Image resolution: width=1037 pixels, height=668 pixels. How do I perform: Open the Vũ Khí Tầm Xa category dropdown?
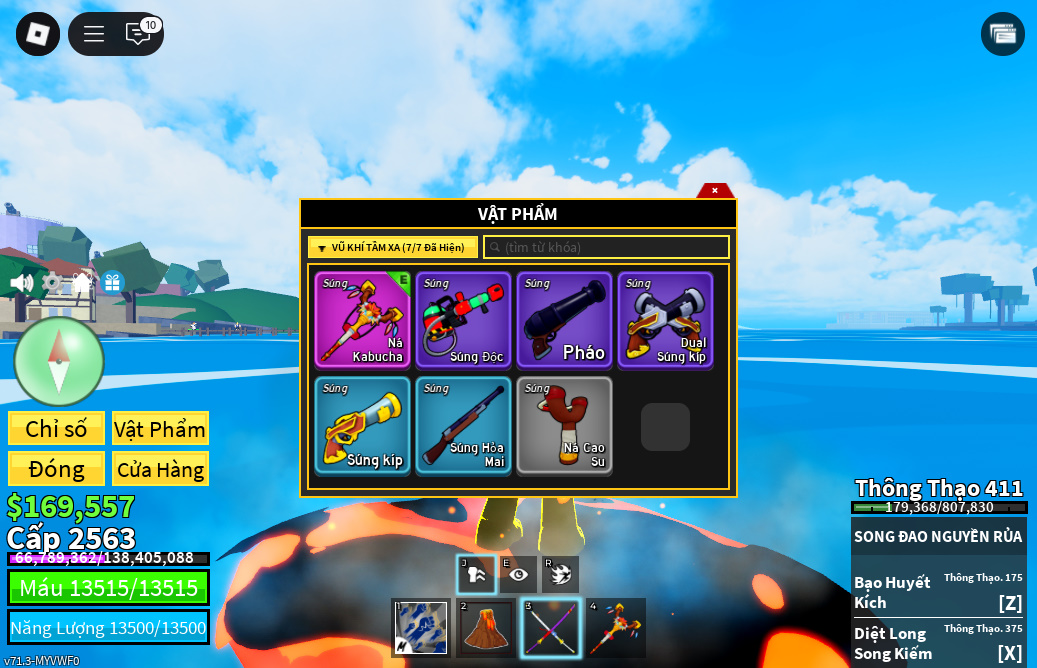tap(392, 247)
